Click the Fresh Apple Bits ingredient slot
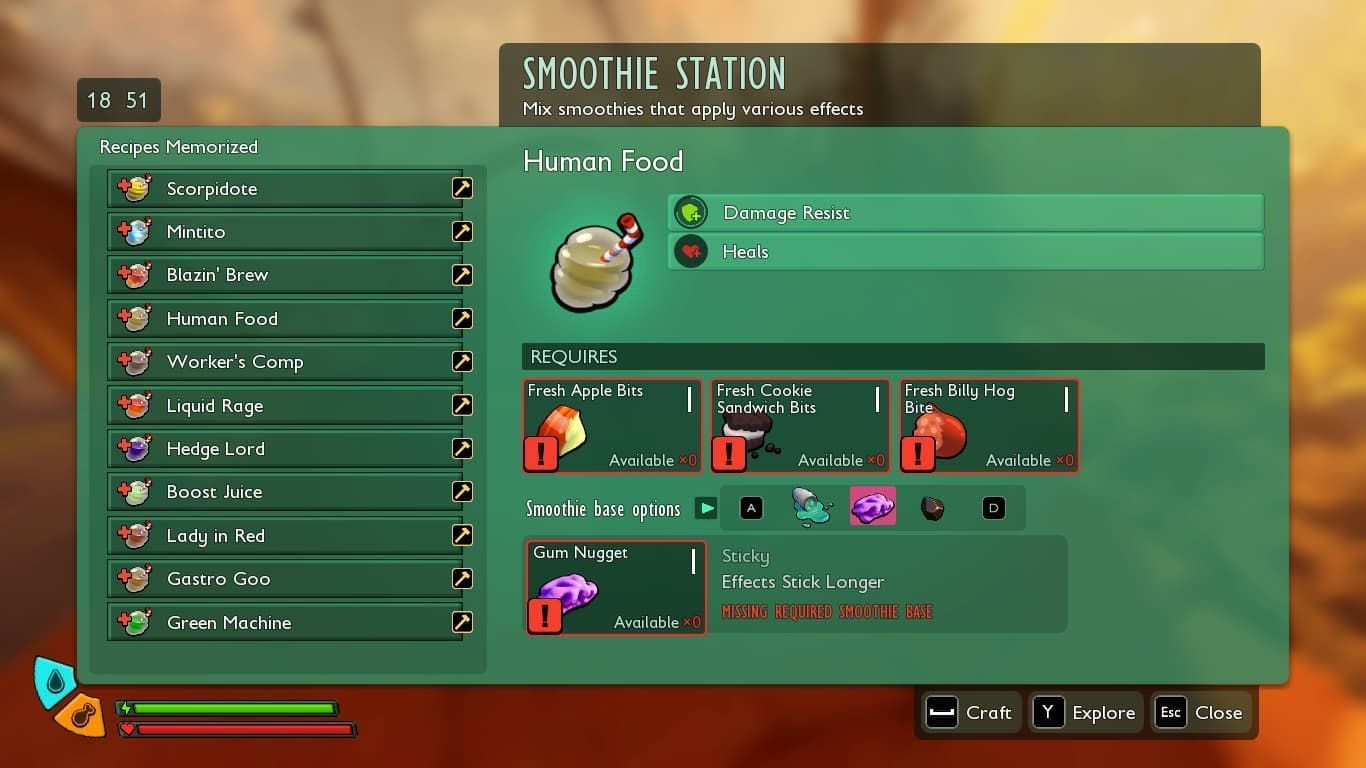 (x=612, y=425)
